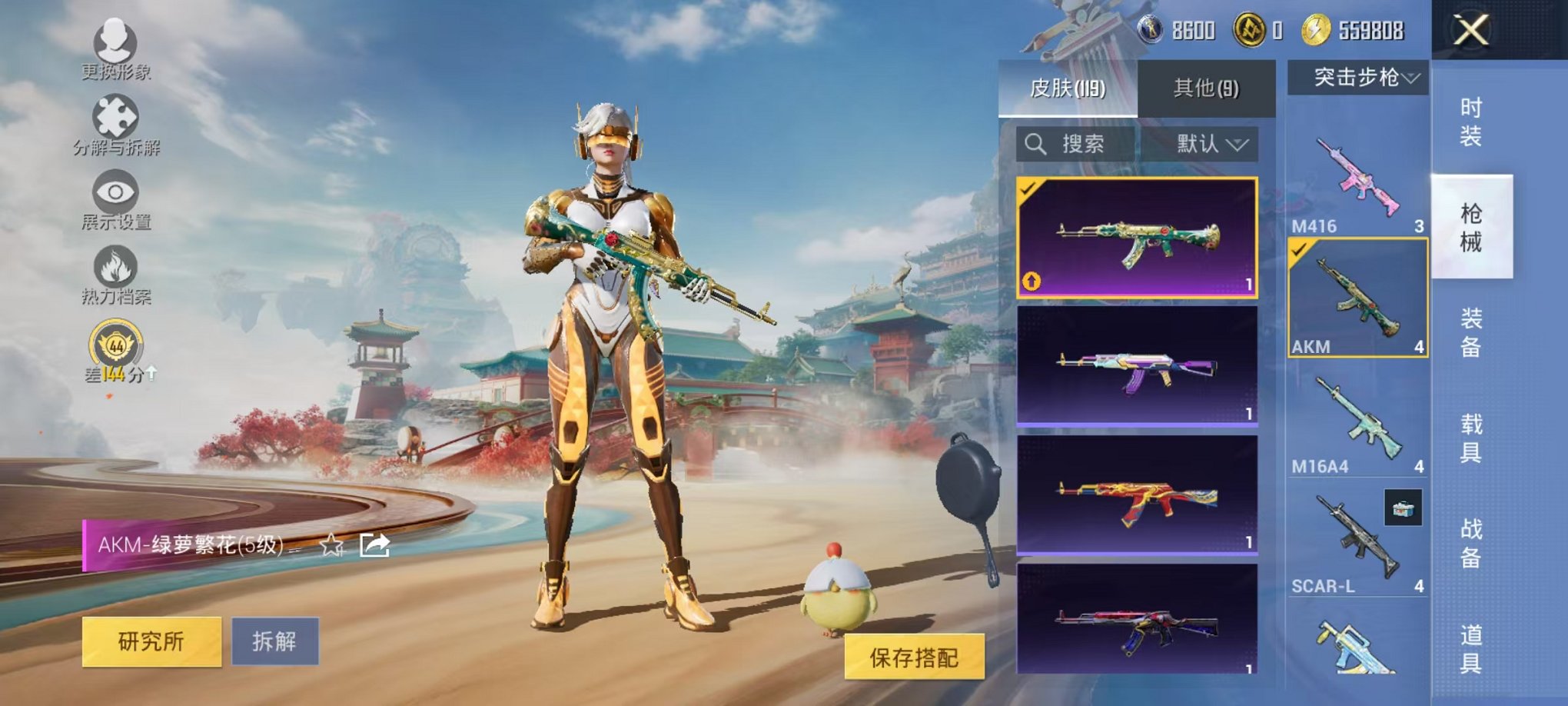This screenshot has height=706, width=1568.
Task: Open the 热力档案 heat profile icon
Action: coord(114,265)
